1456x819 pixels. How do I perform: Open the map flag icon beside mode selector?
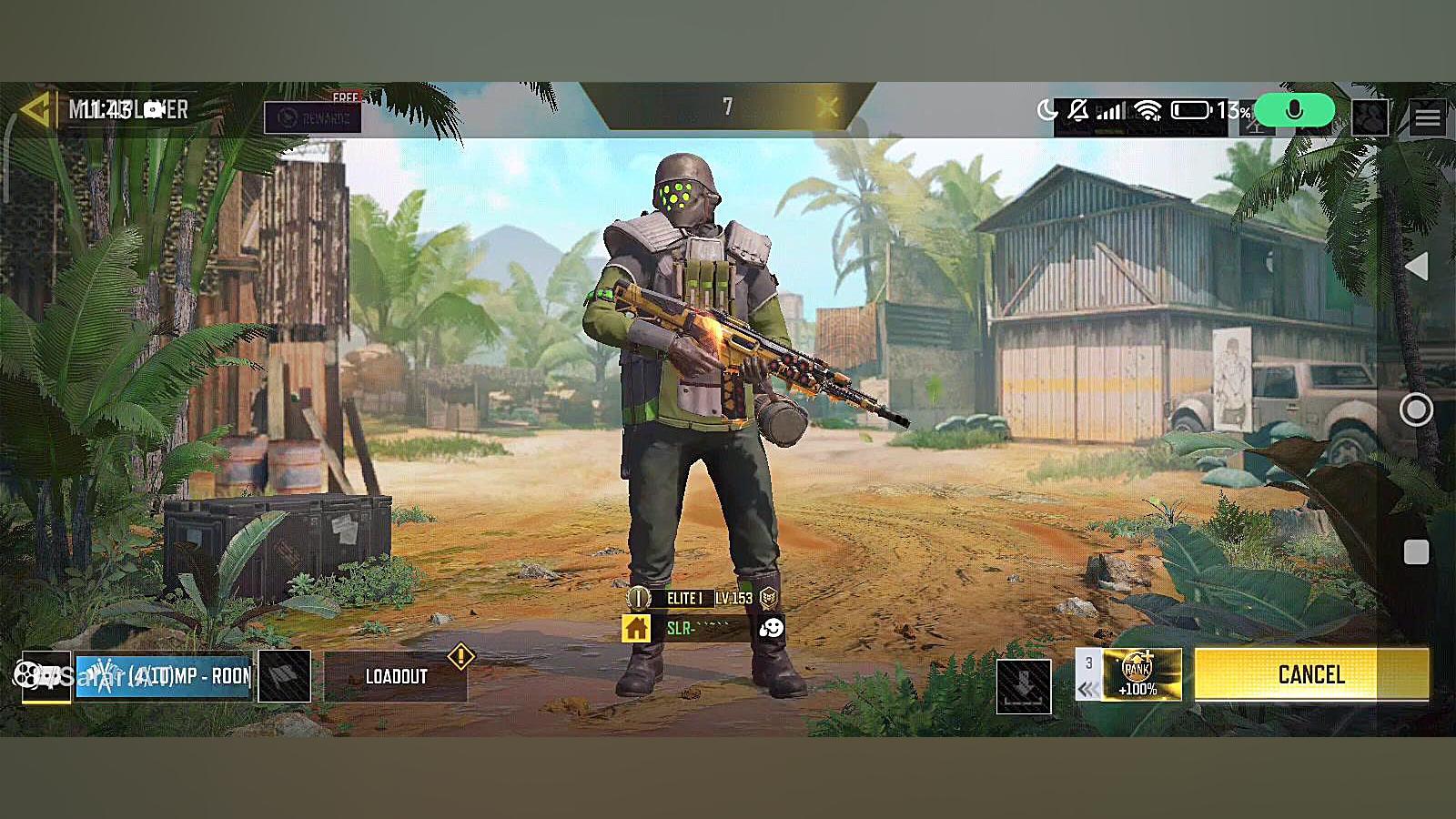284,676
